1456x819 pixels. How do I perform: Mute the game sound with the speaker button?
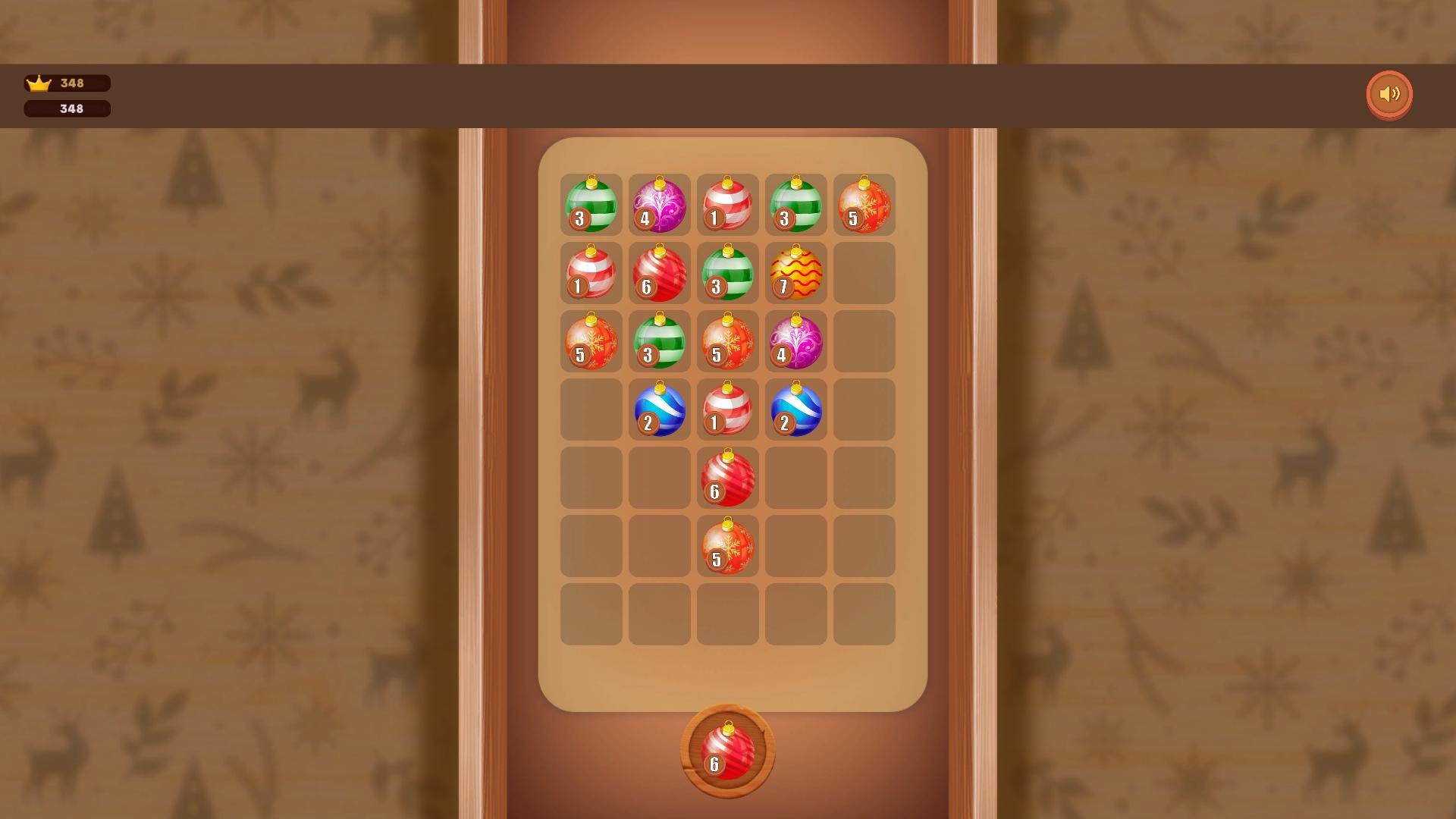(x=1389, y=93)
